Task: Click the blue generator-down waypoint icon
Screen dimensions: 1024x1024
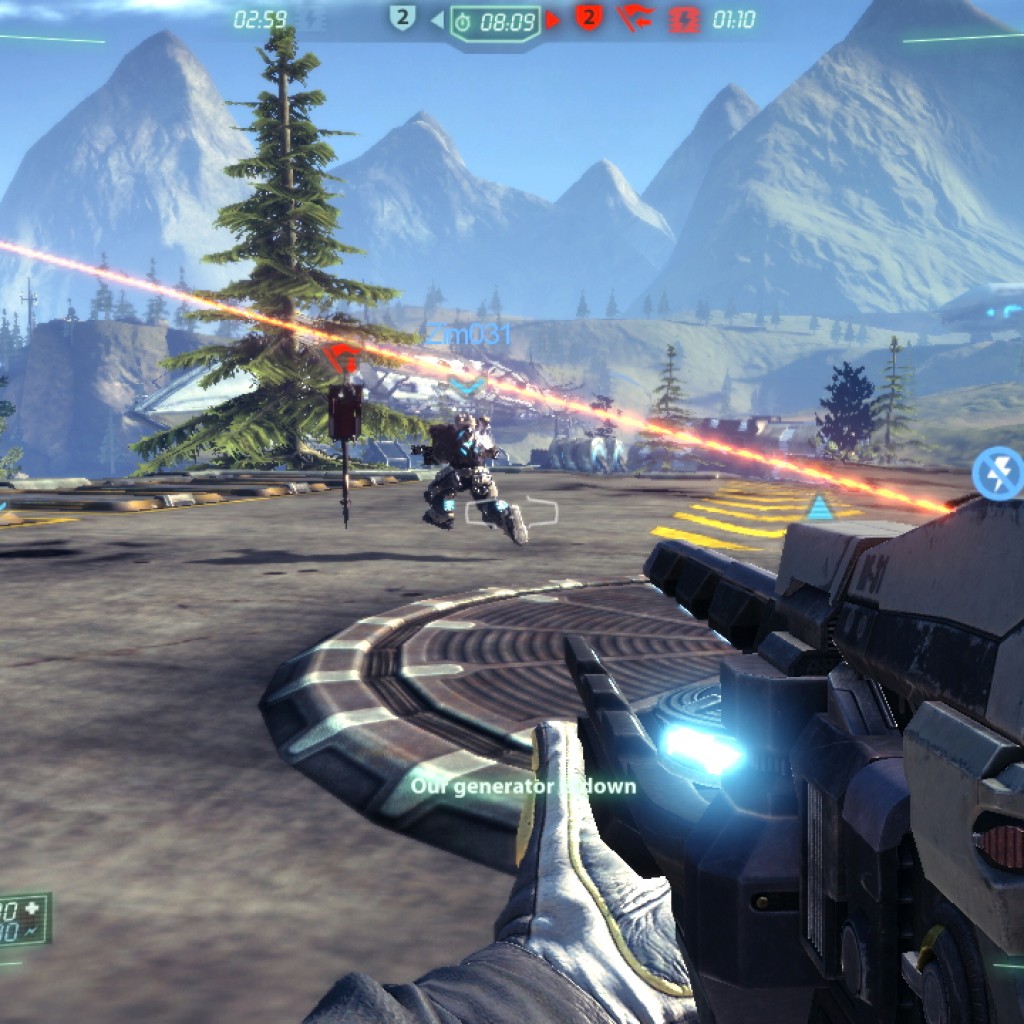Action: coord(997,473)
